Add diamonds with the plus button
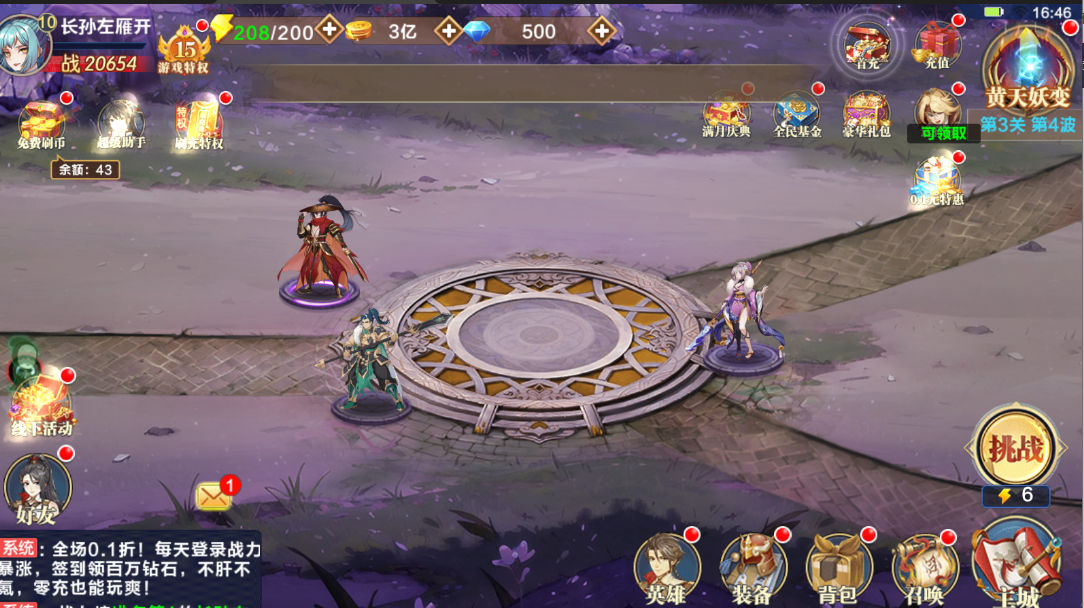This screenshot has width=1084, height=608. (601, 31)
